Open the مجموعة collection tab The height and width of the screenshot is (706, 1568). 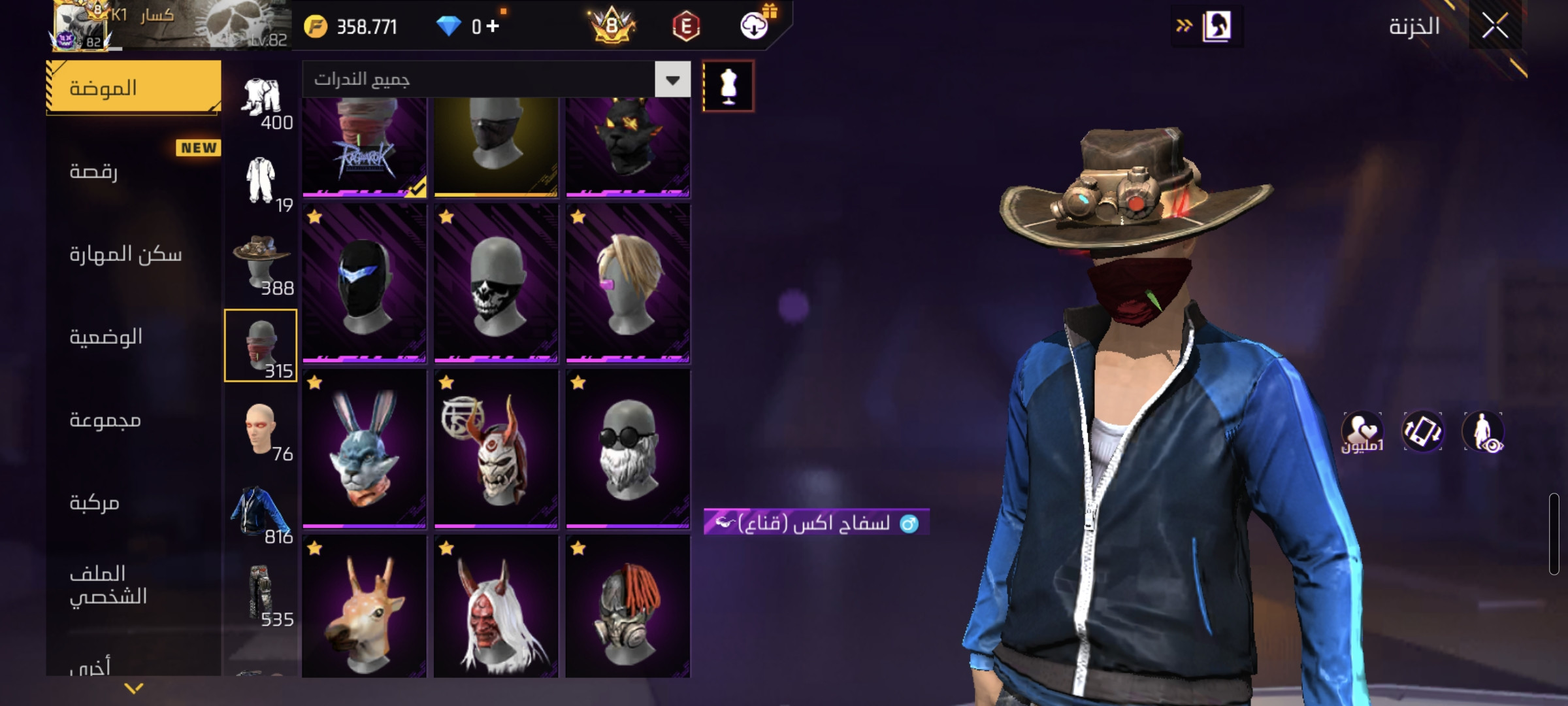(x=134, y=420)
